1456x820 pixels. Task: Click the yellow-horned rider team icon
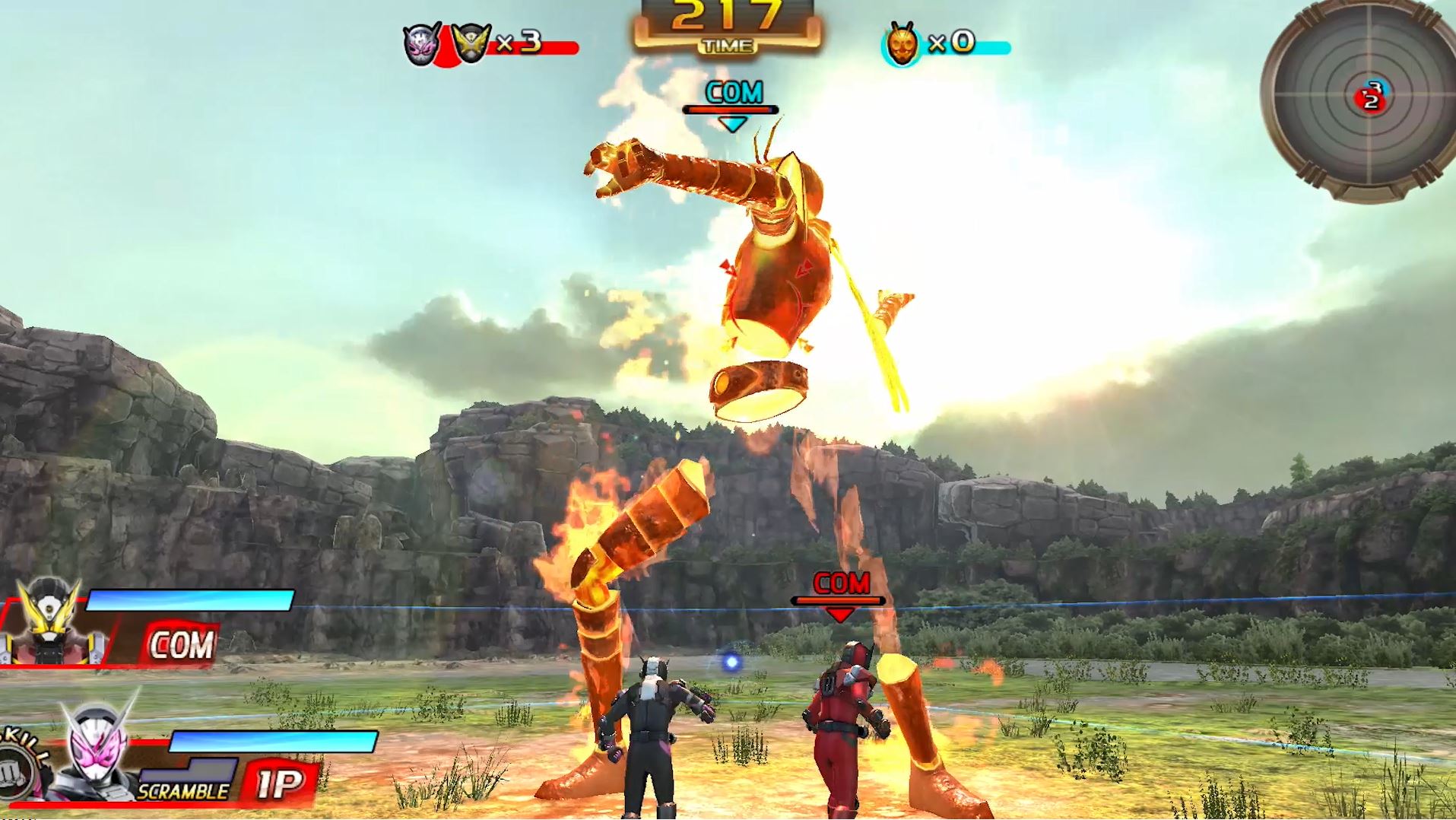[471, 43]
